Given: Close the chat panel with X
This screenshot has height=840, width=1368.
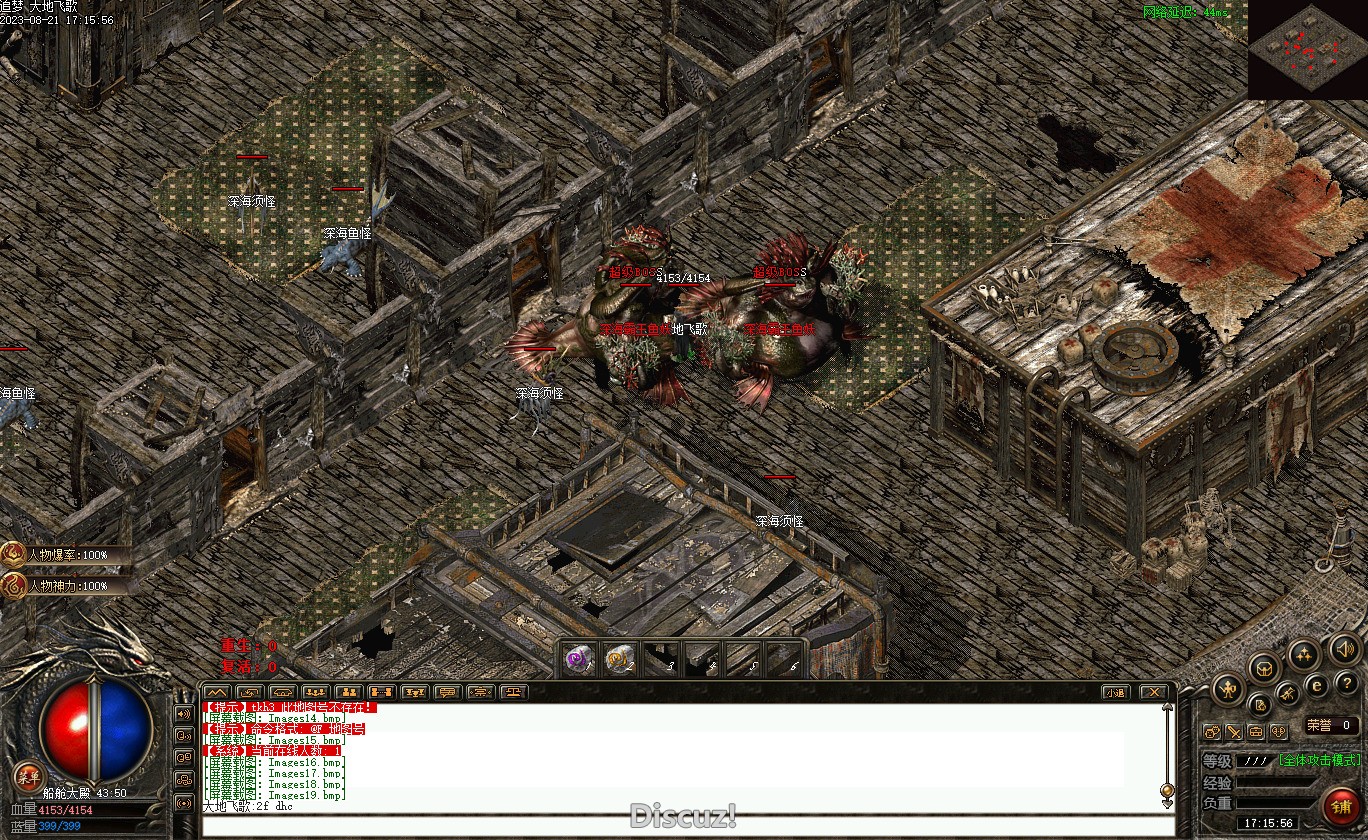Looking at the screenshot, I should (1154, 692).
